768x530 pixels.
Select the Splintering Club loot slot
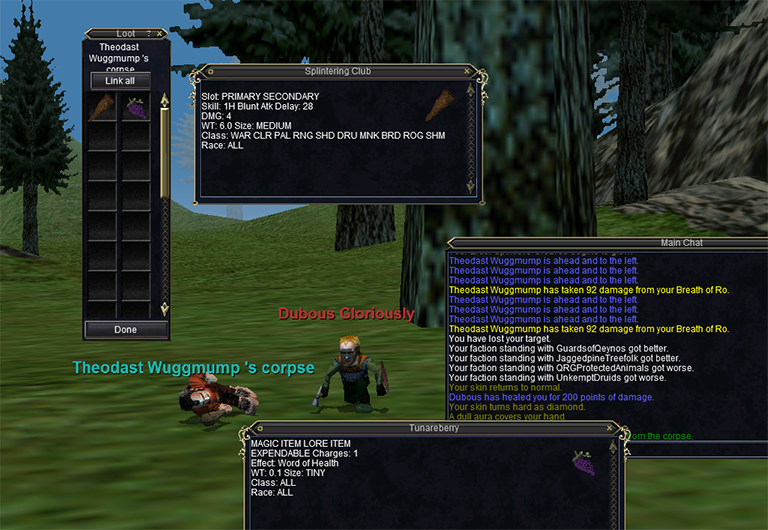102,108
